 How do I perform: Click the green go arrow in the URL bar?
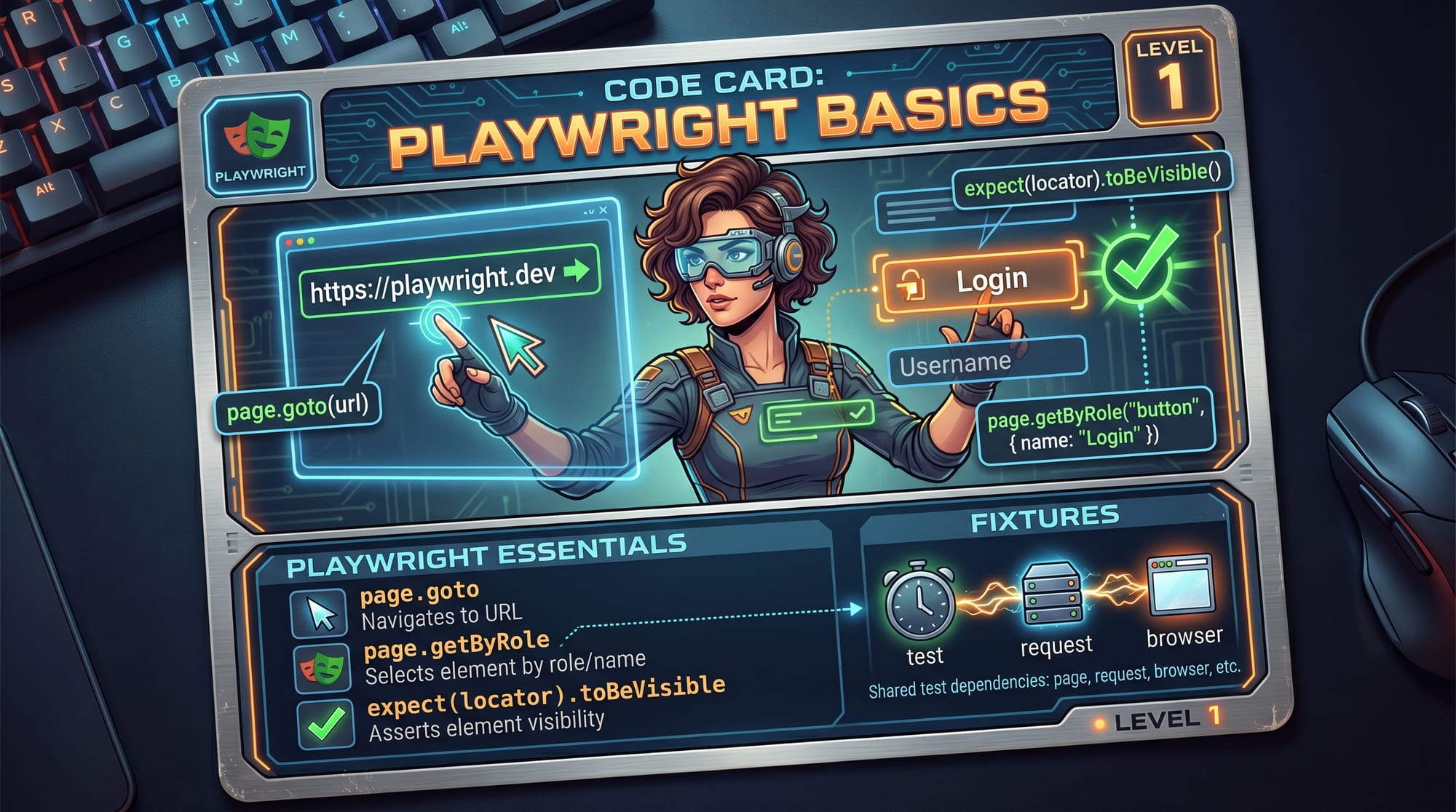[577, 271]
